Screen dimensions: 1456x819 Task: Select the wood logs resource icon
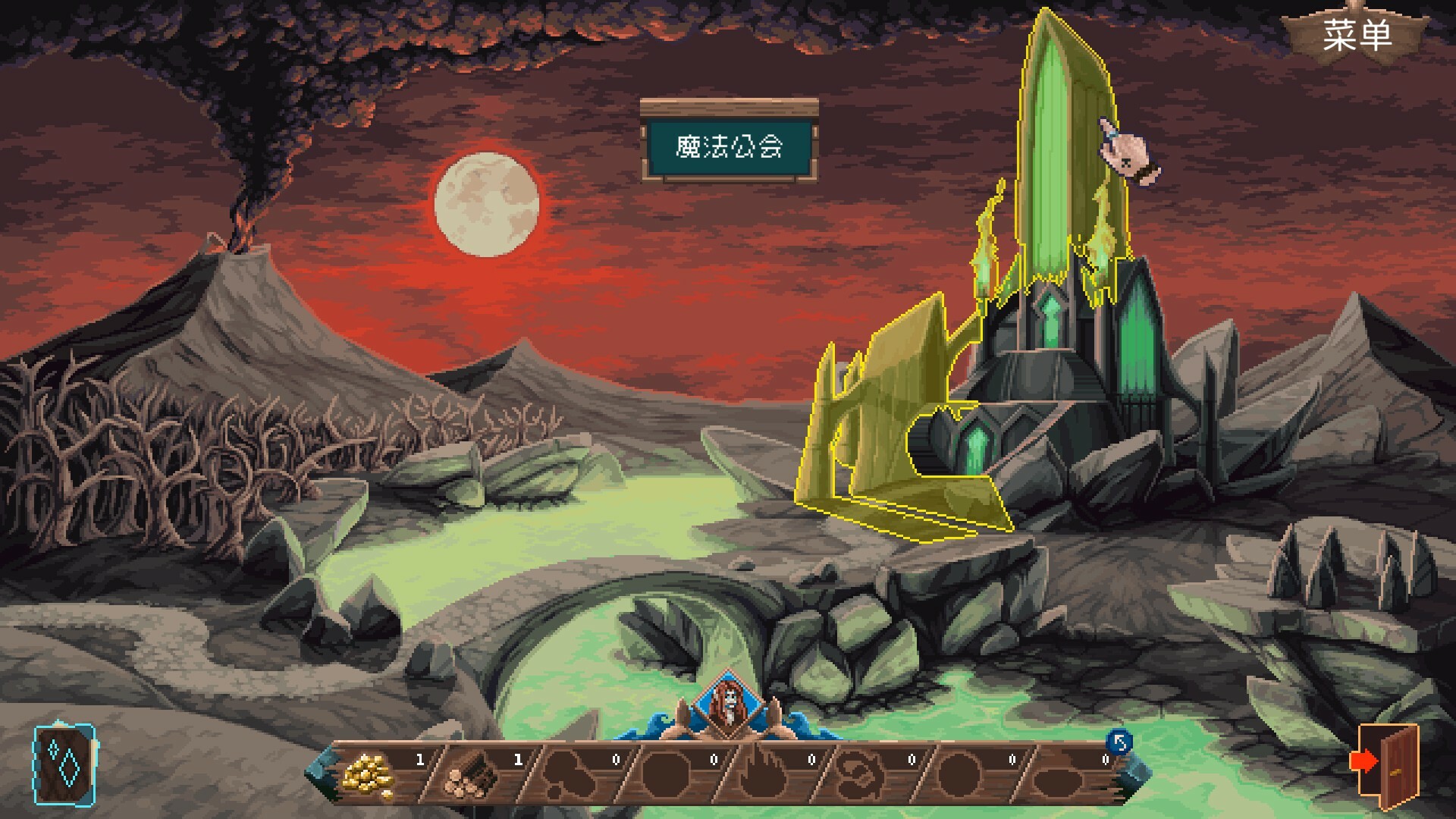(472, 777)
